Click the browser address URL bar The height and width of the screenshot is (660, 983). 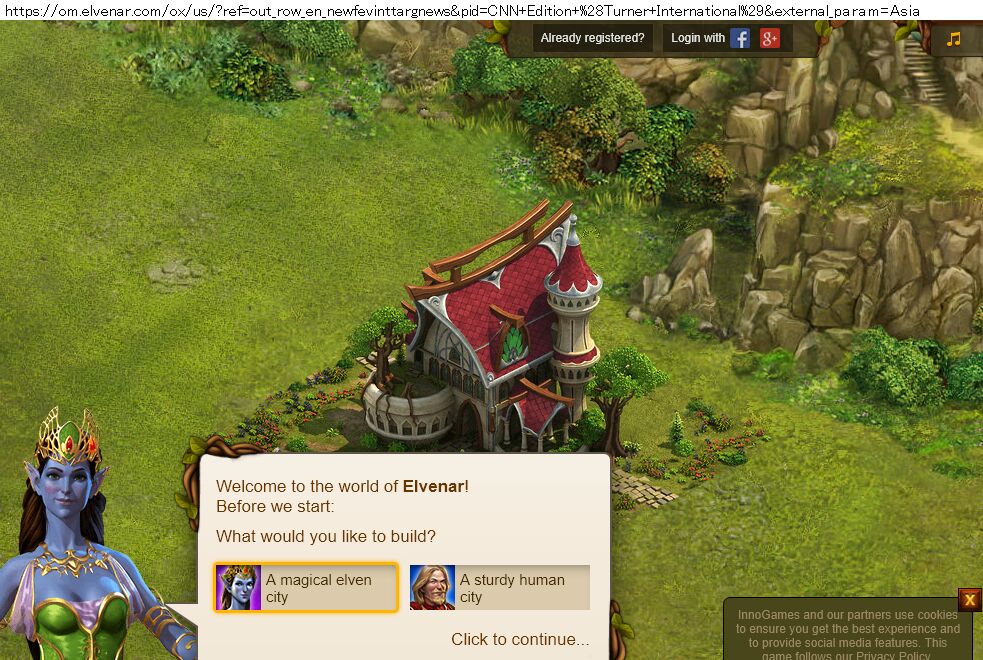tap(462, 11)
